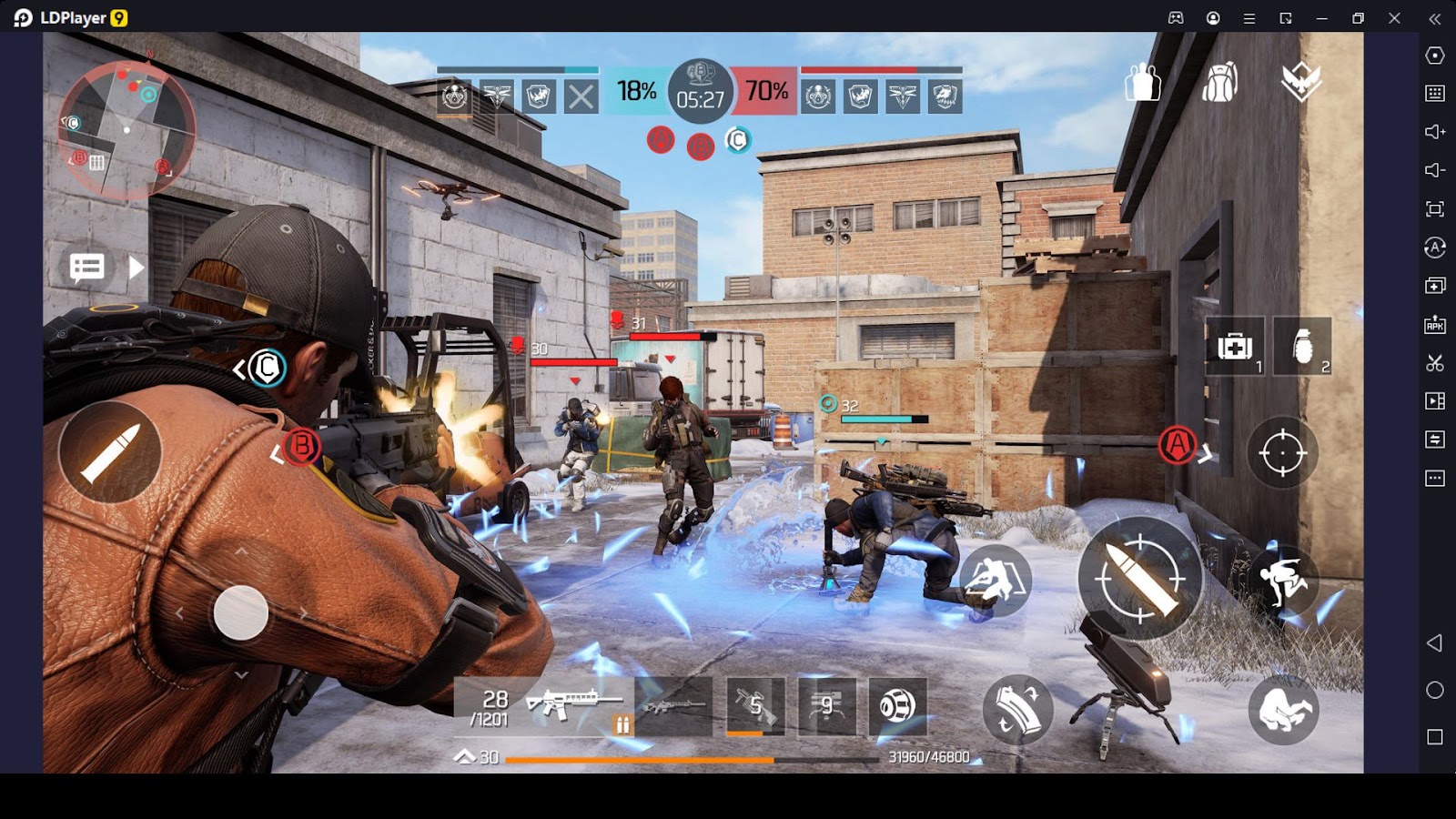Take cover with the cover action button

[x=995, y=579]
